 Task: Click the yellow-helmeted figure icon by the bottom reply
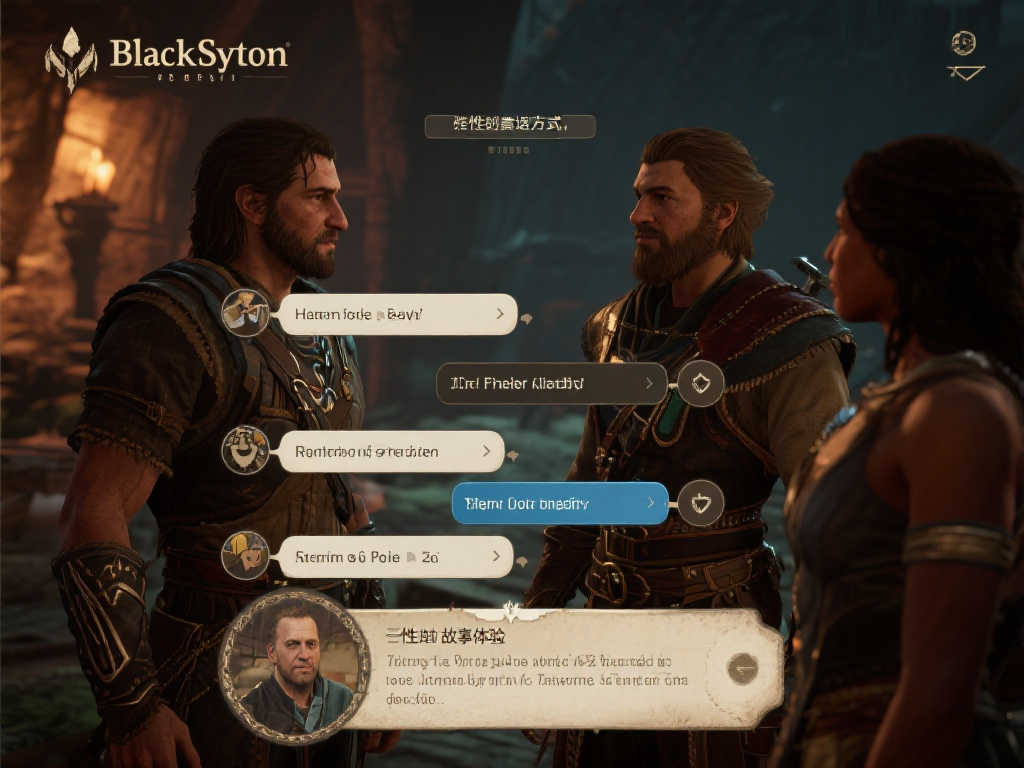tap(245, 555)
